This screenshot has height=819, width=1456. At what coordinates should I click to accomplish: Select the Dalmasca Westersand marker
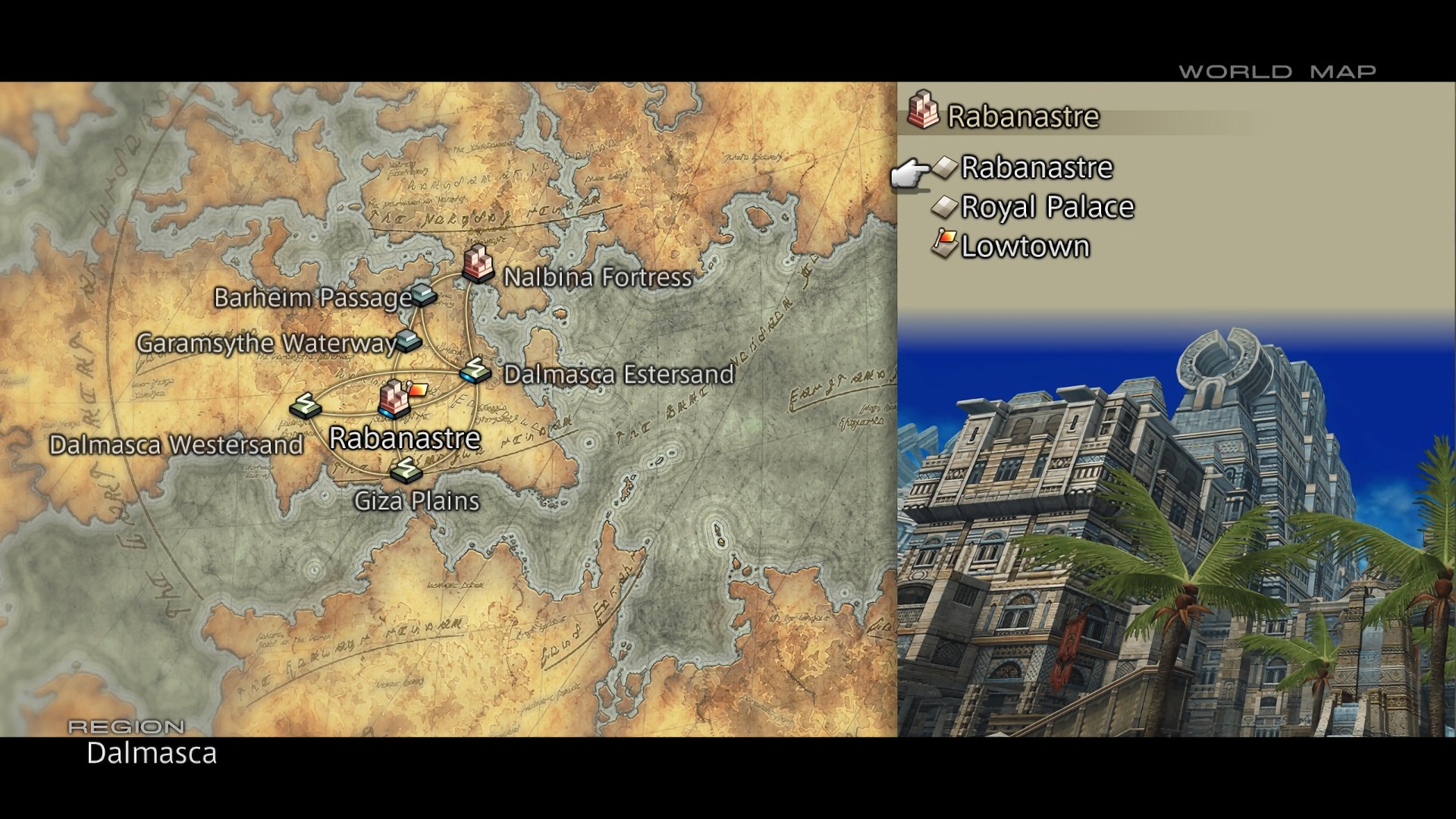(305, 405)
